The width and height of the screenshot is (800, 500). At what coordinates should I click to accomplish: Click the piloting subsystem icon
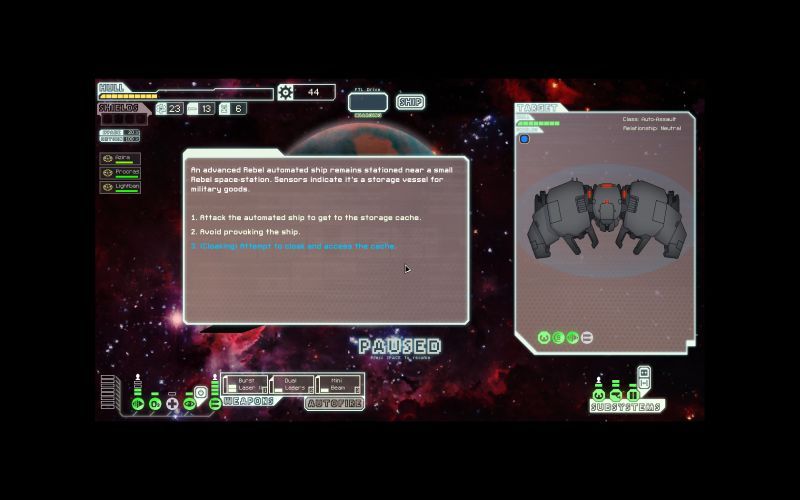(x=599, y=395)
